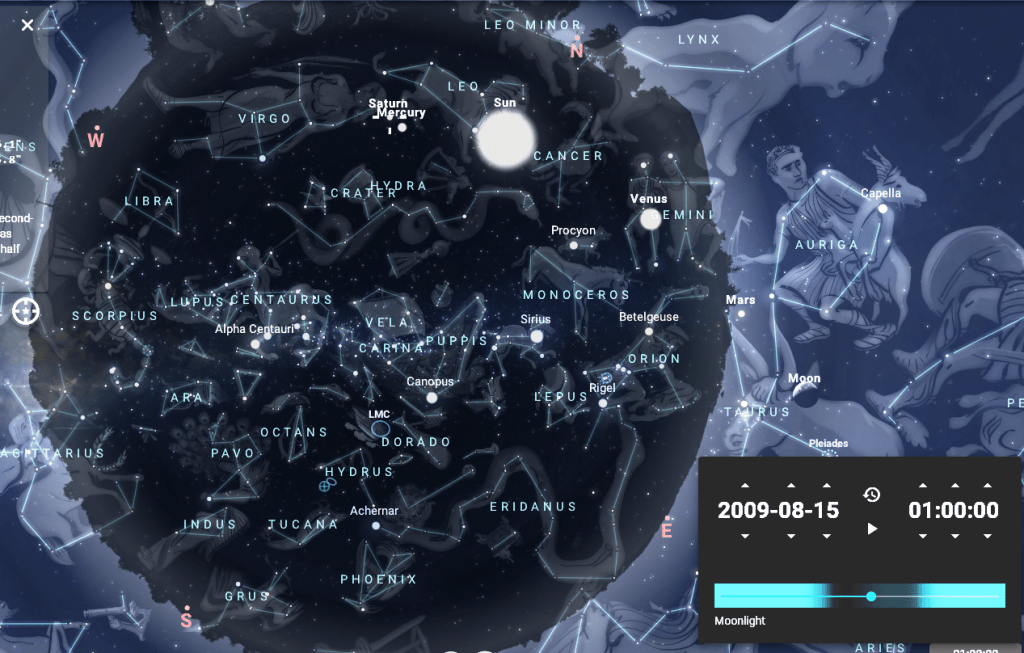
Task: Increase the year with its up arrow
Action: point(745,486)
